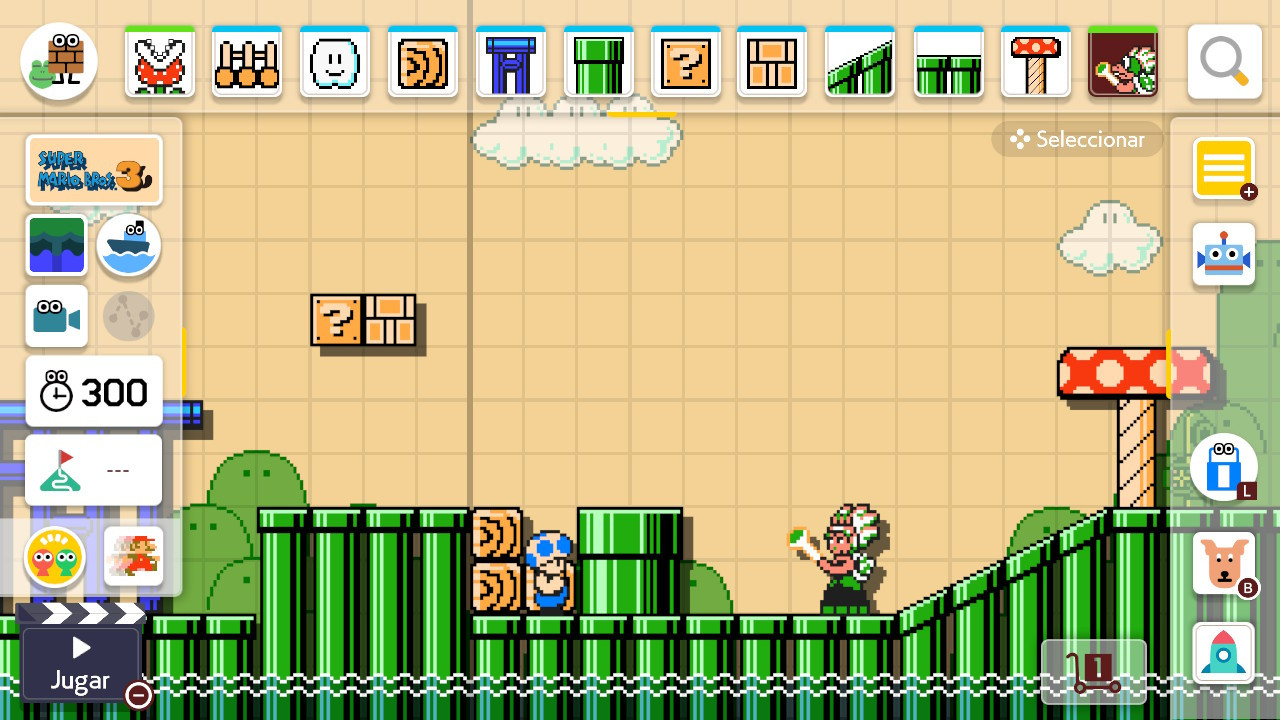1280x720 pixels.
Task: Open the Super Mario Bros. 3 style selector
Action: click(94, 170)
